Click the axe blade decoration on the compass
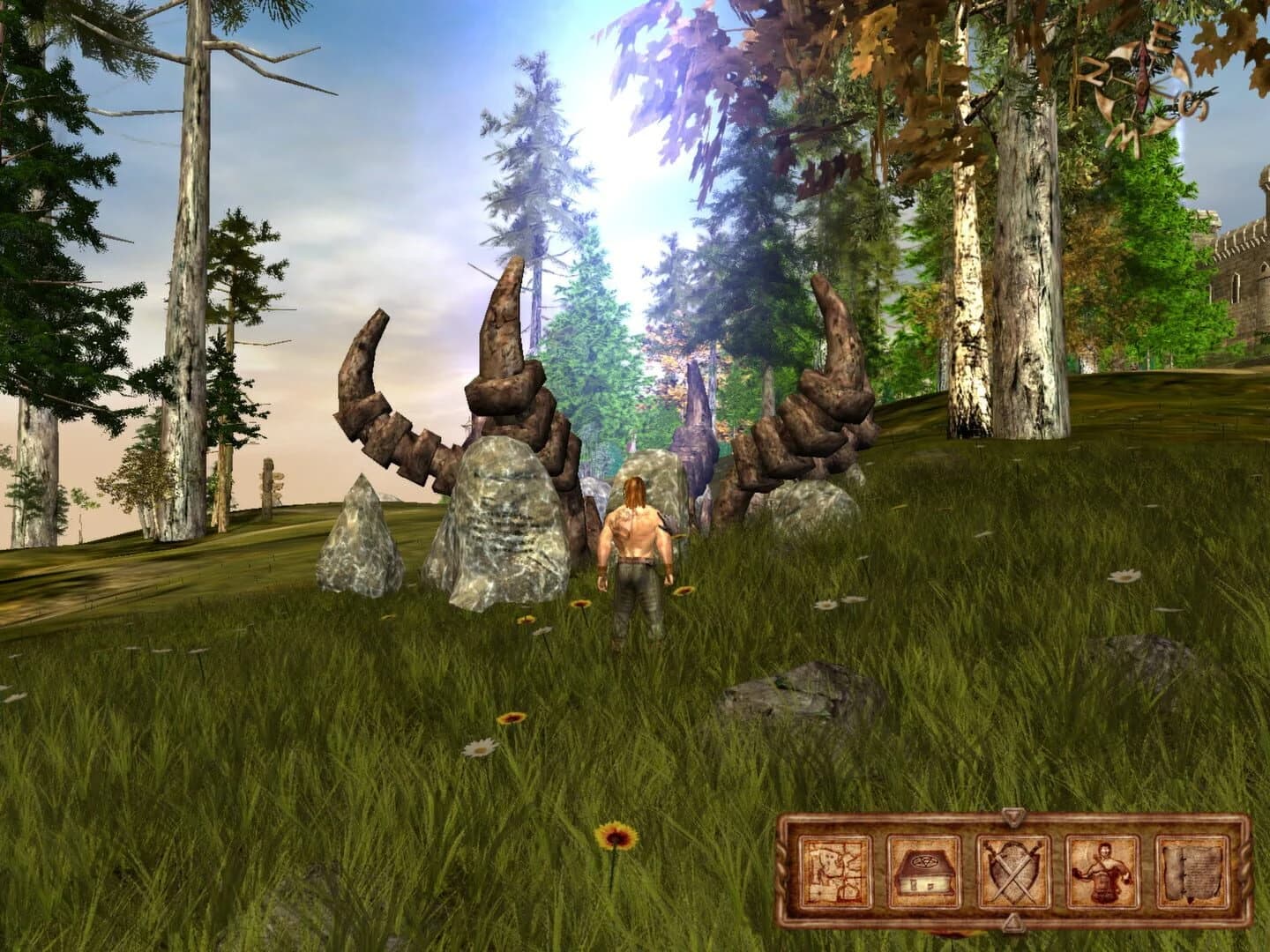 [x=1142, y=75]
